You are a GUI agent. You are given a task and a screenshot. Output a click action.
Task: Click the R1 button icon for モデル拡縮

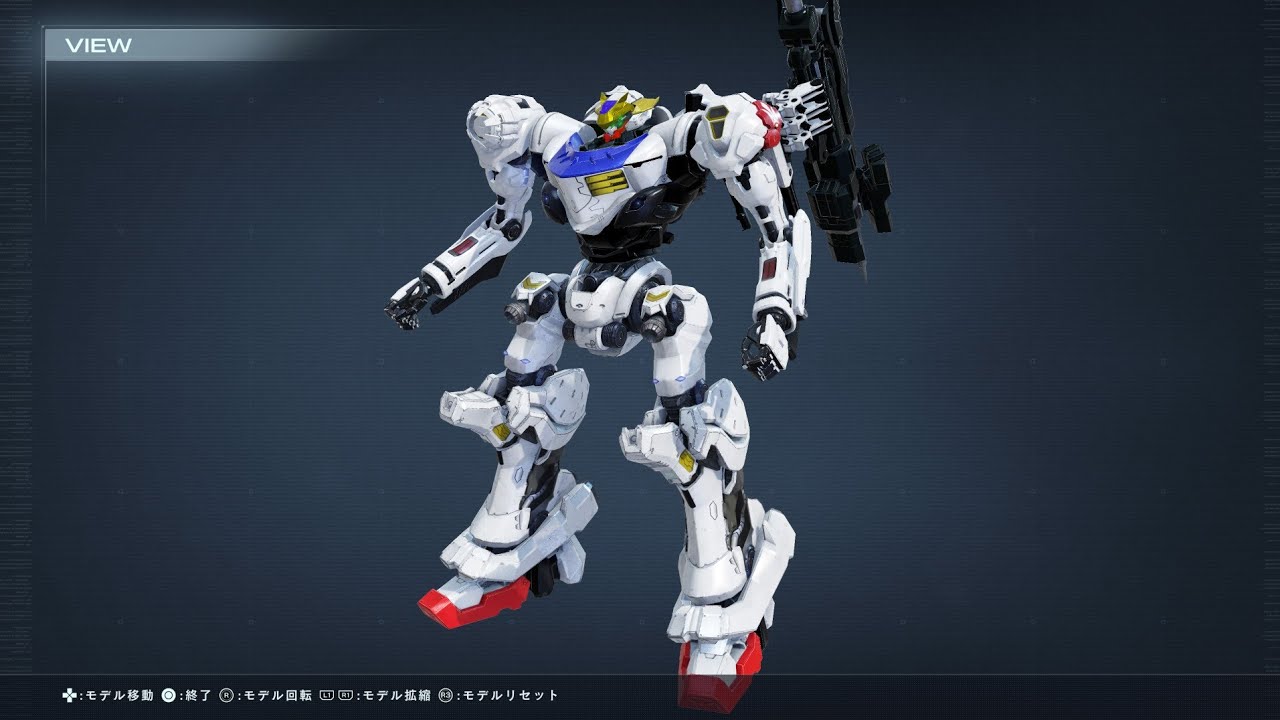[345, 696]
